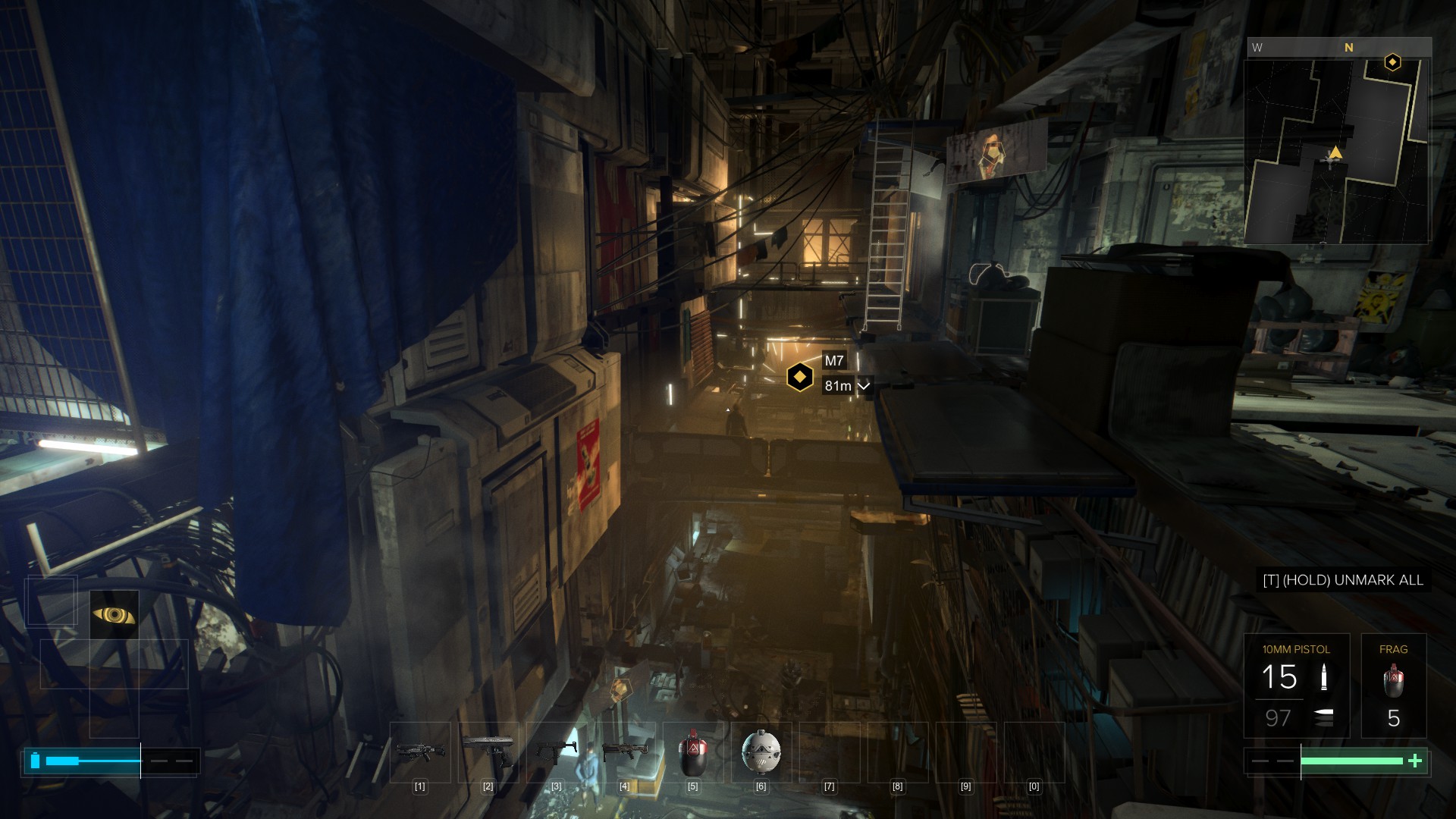Choose the submachine gun in slot 3

[x=557, y=752]
